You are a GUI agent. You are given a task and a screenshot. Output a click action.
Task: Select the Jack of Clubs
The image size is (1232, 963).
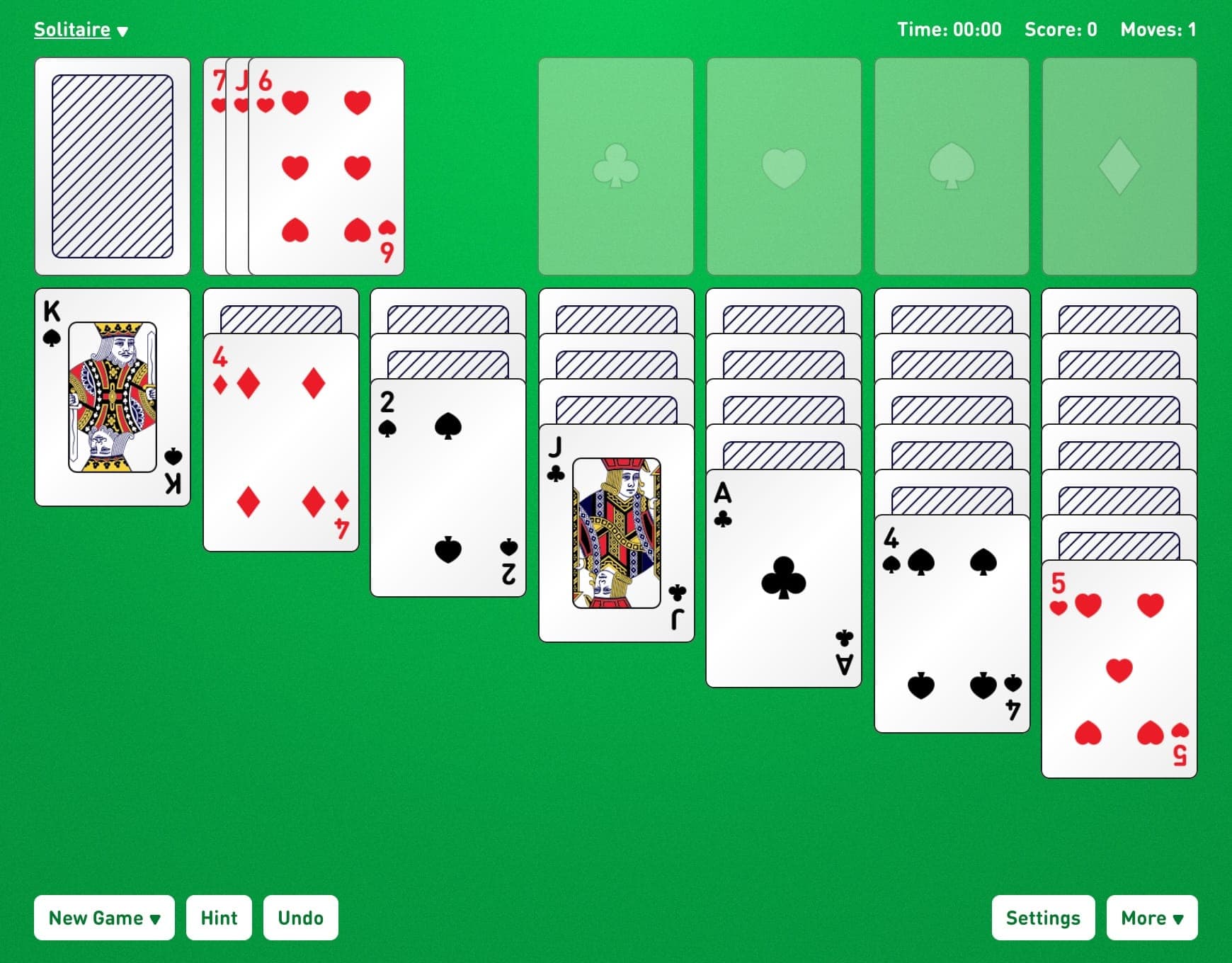(x=615, y=531)
